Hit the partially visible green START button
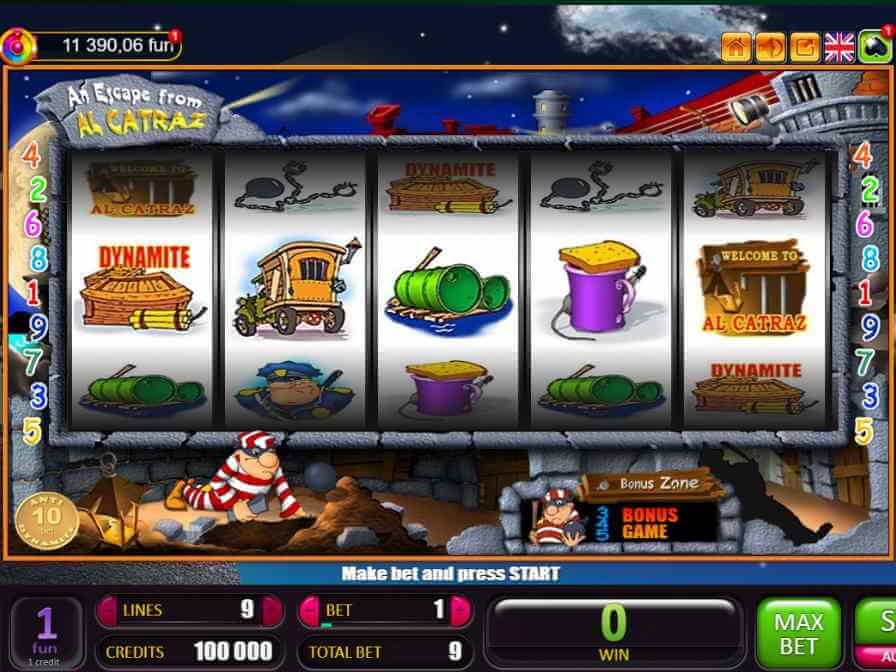Screen dimensions: 896x672 click(x=878, y=625)
